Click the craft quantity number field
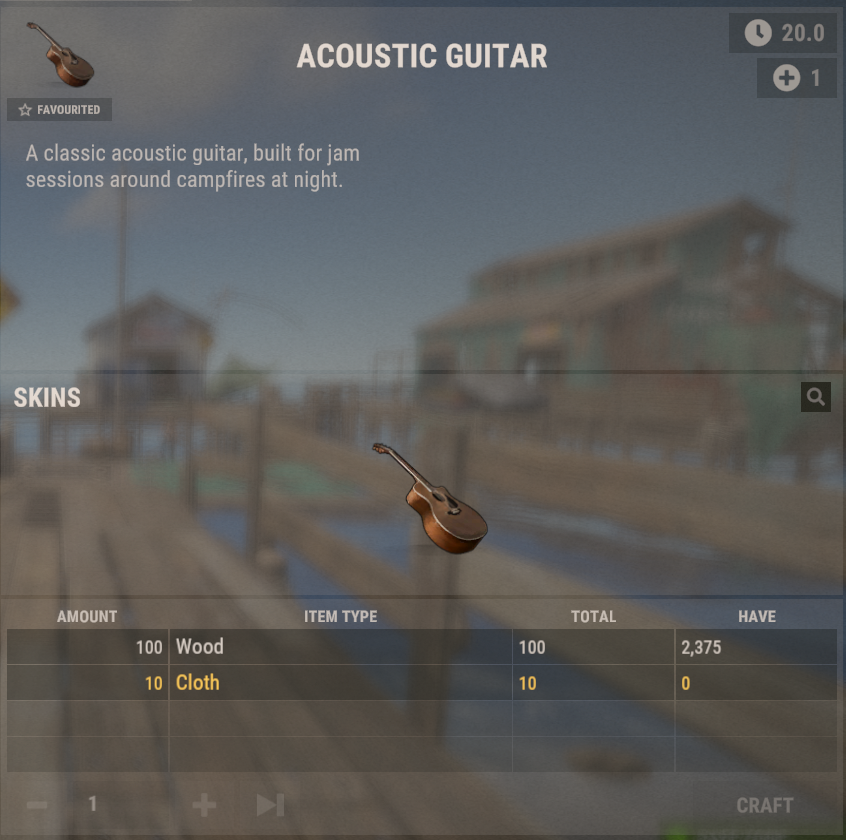Image resolution: width=846 pixels, height=840 pixels. pyautogui.click(x=93, y=805)
